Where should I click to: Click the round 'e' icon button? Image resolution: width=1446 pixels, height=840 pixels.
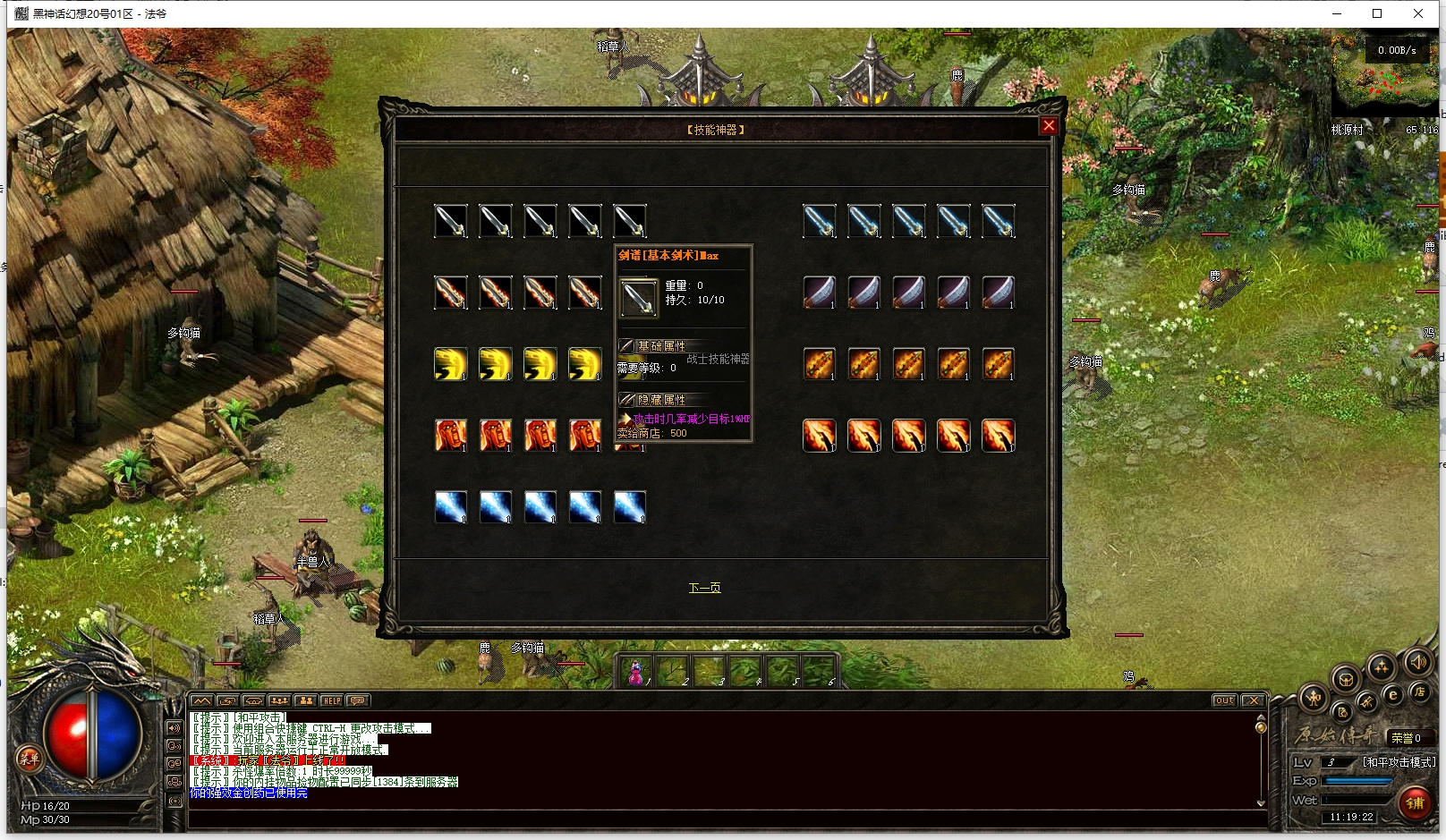pyautogui.click(x=1392, y=694)
